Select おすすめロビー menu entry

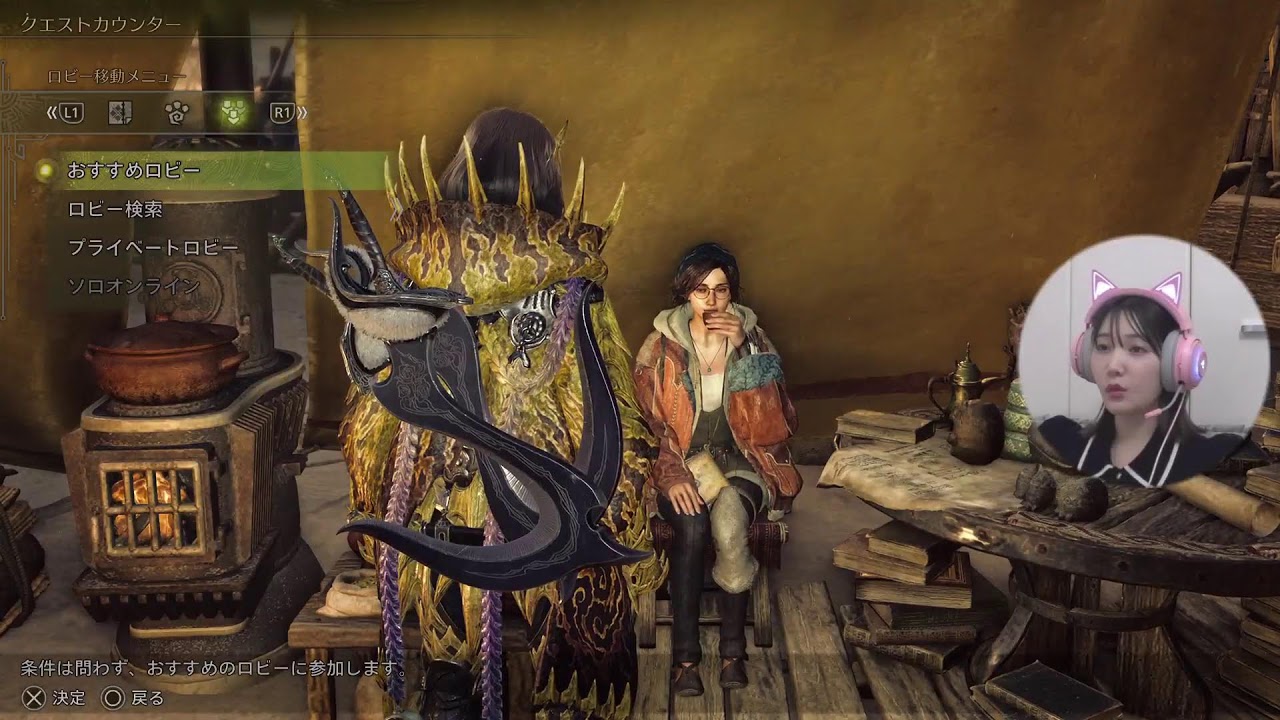[134, 171]
